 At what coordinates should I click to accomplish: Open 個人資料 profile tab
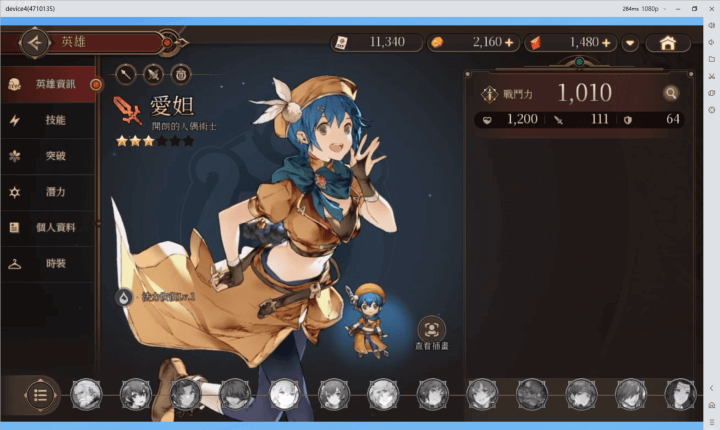pos(50,228)
